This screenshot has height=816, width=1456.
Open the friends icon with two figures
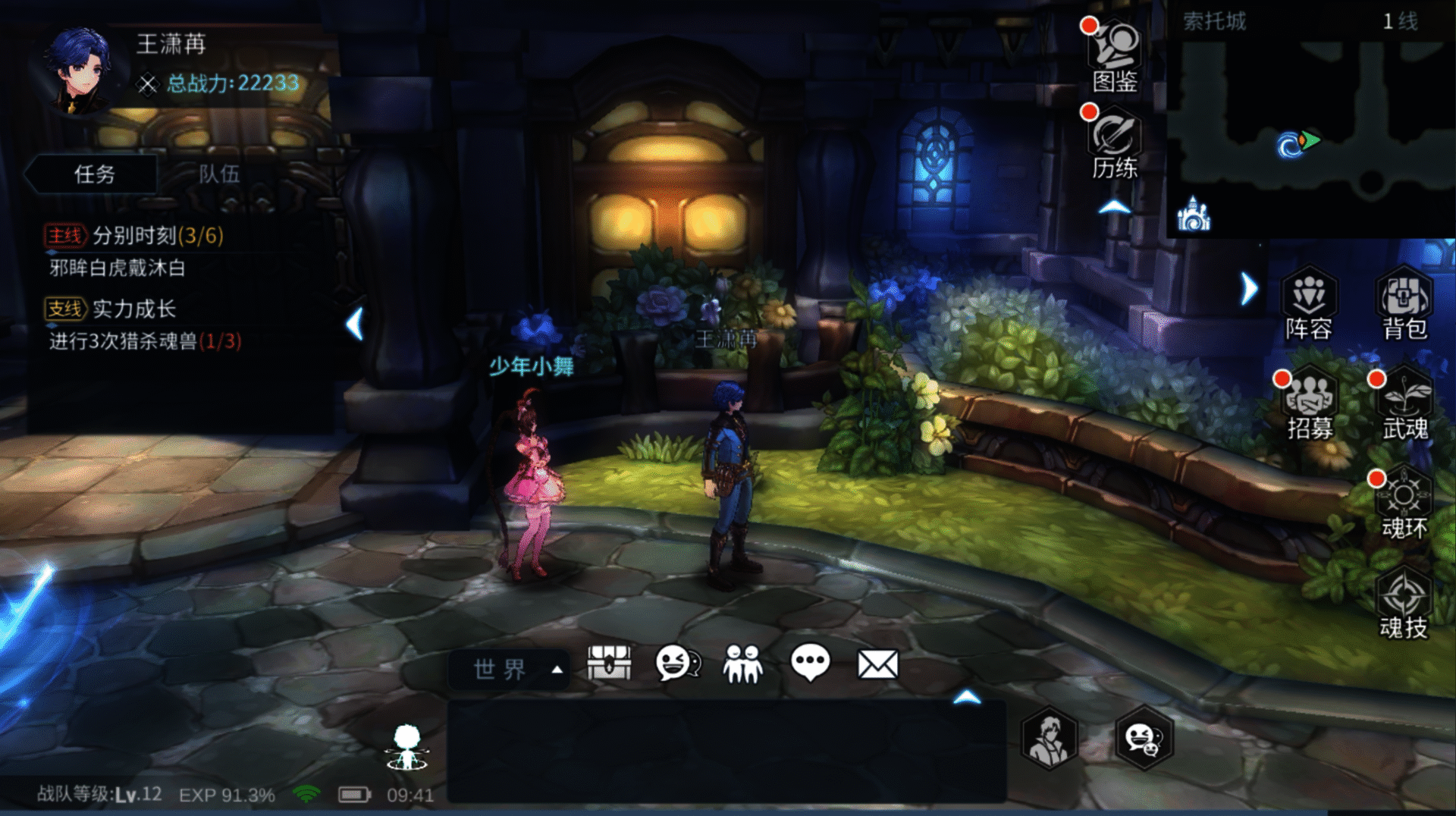(x=743, y=664)
